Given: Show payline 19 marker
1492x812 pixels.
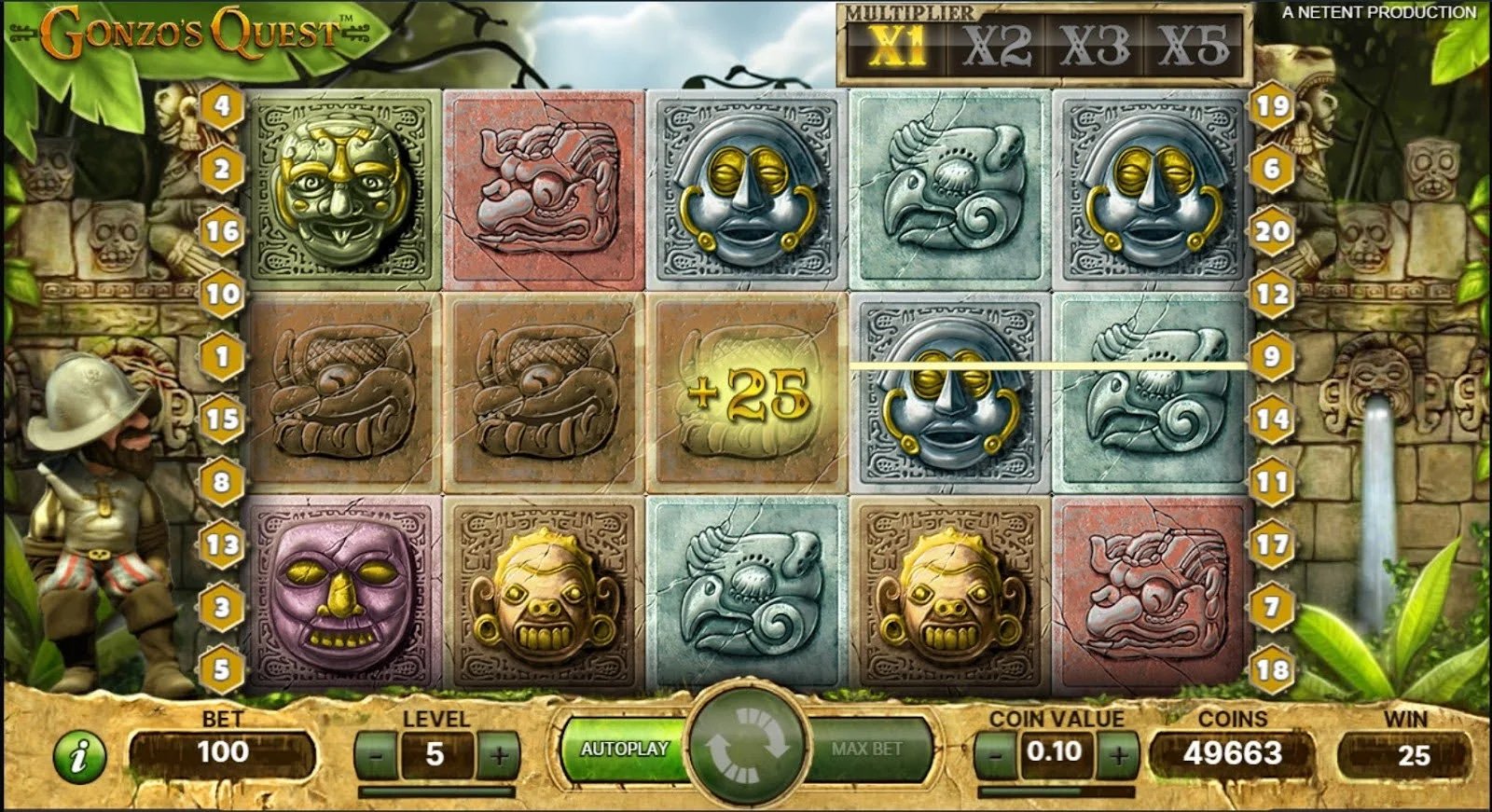Looking at the screenshot, I should (1272, 106).
